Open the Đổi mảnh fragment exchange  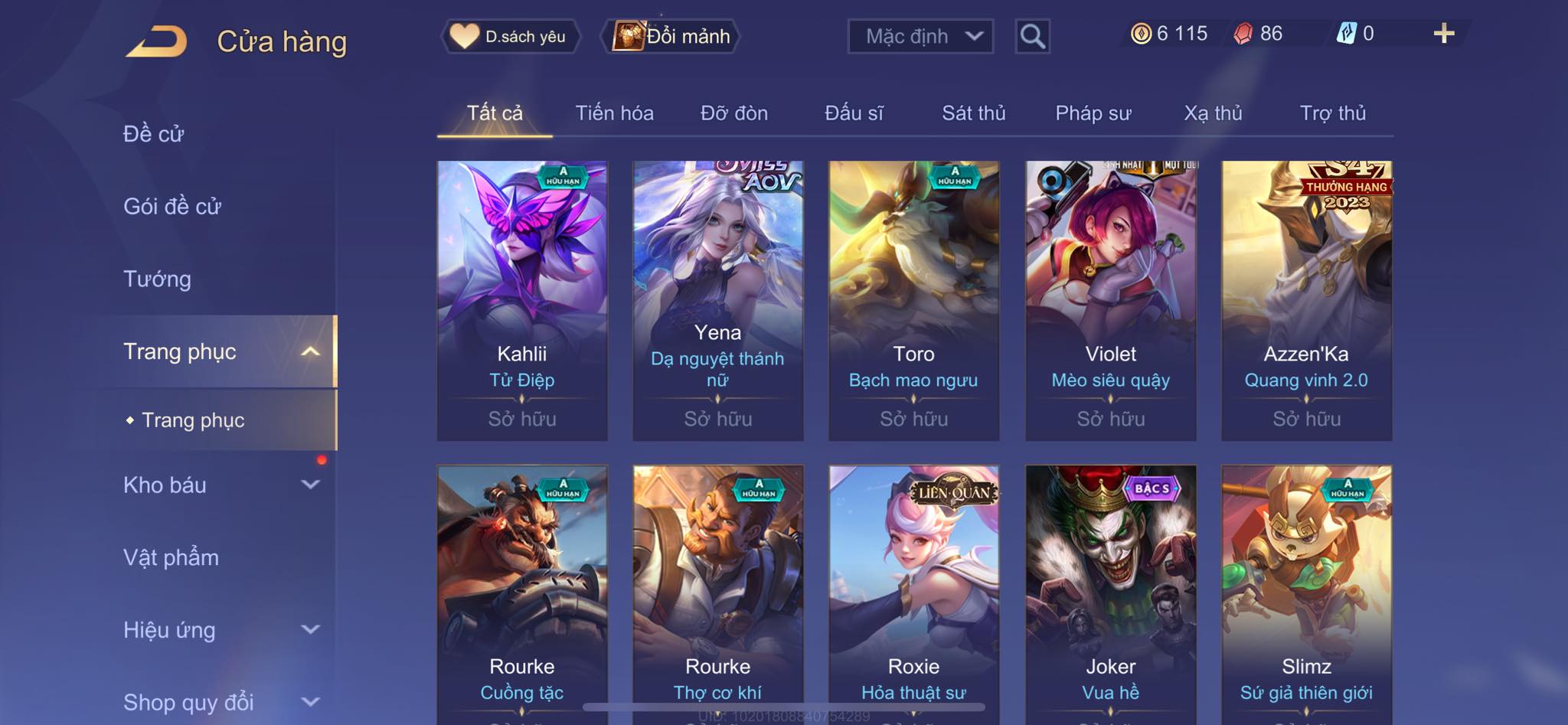click(x=673, y=36)
